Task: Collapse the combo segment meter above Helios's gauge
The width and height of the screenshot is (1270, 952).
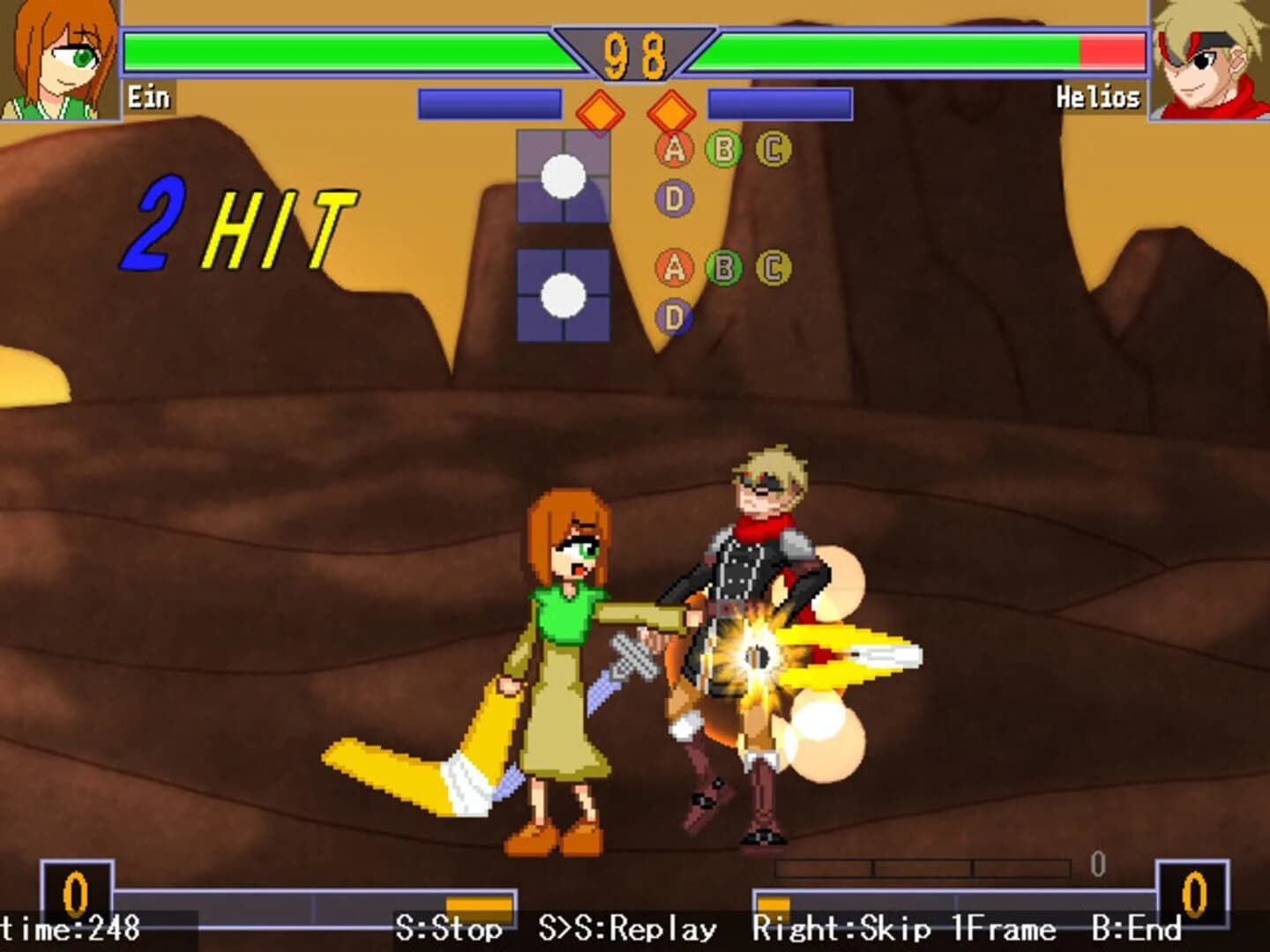Action: click(926, 867)
